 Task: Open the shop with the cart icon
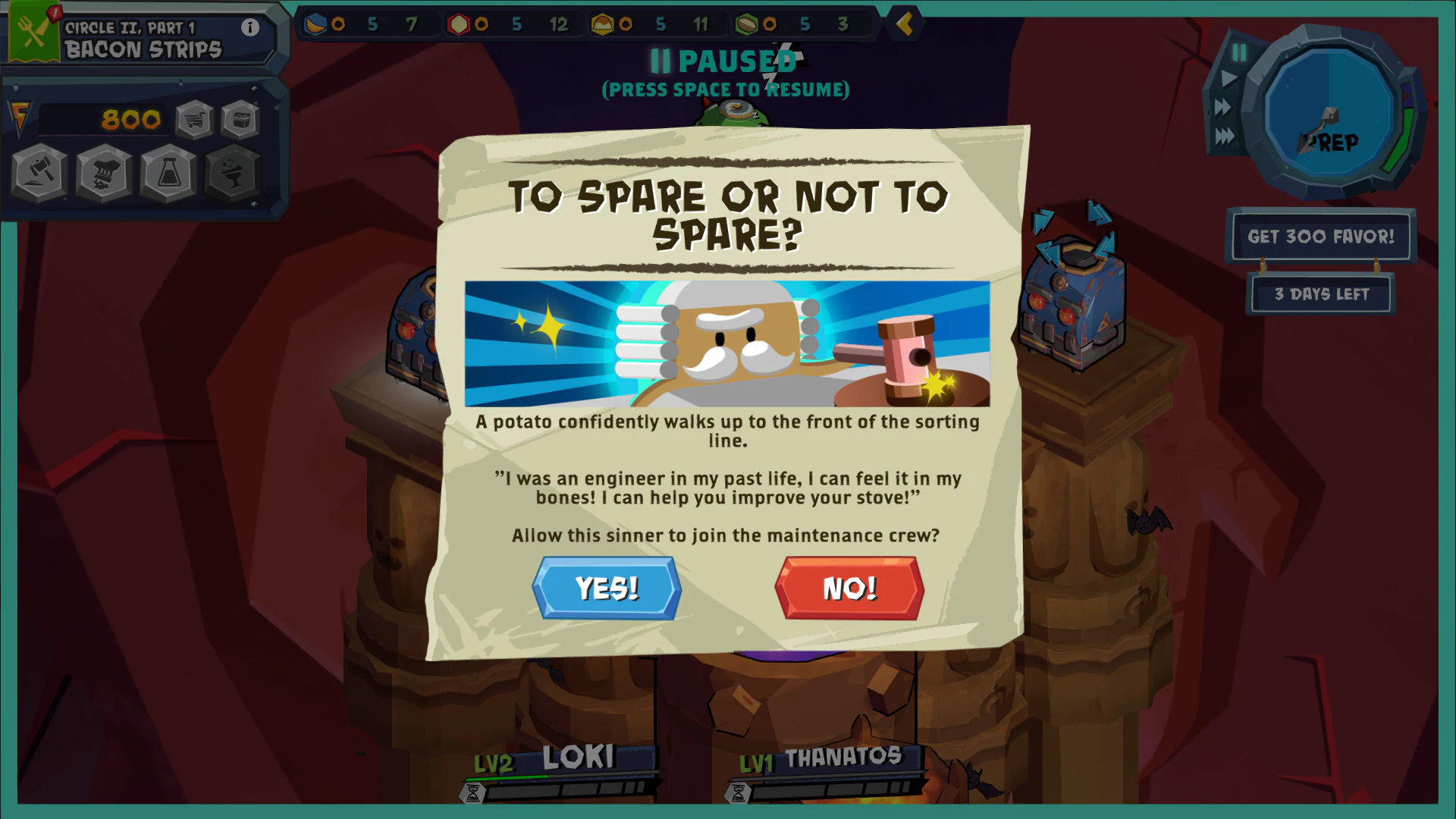pos(194,119)
